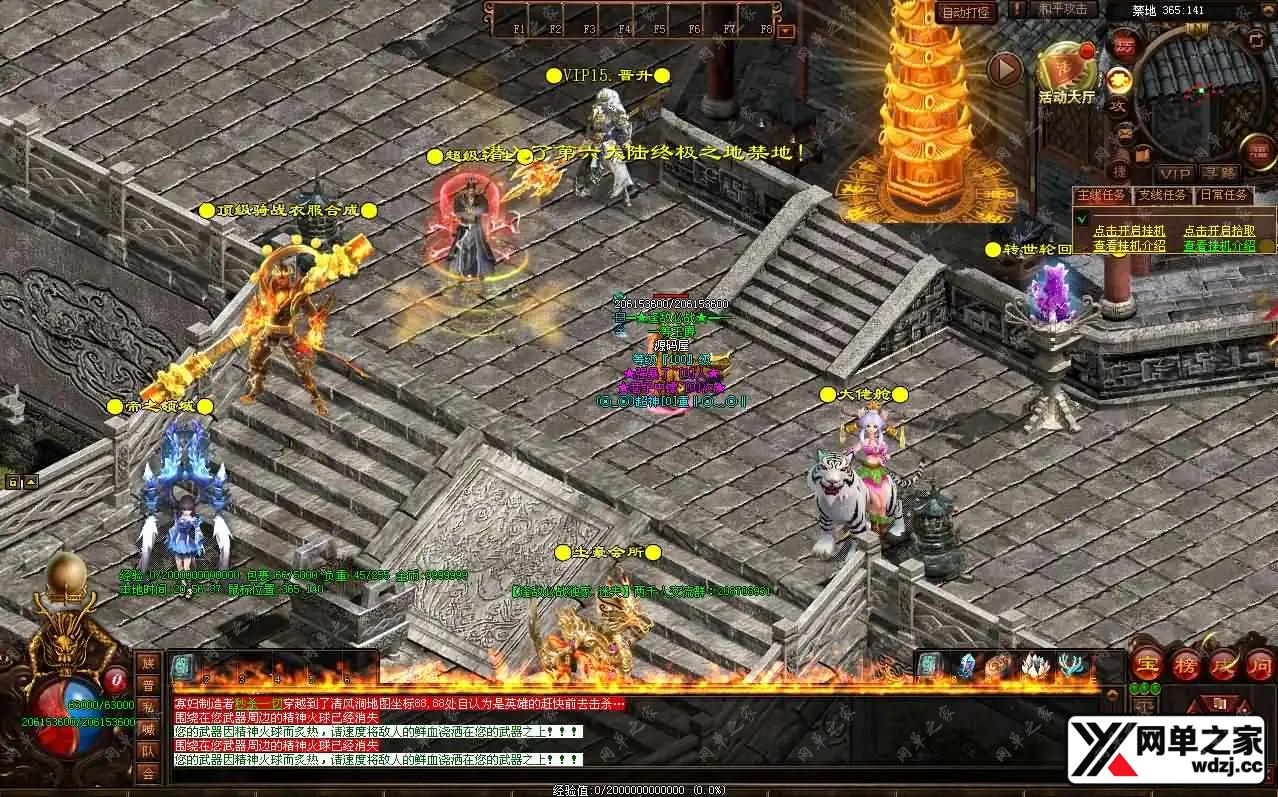Select the 私 private chat channel
This screenshot has width=1278, height=797.
(148, 707)
